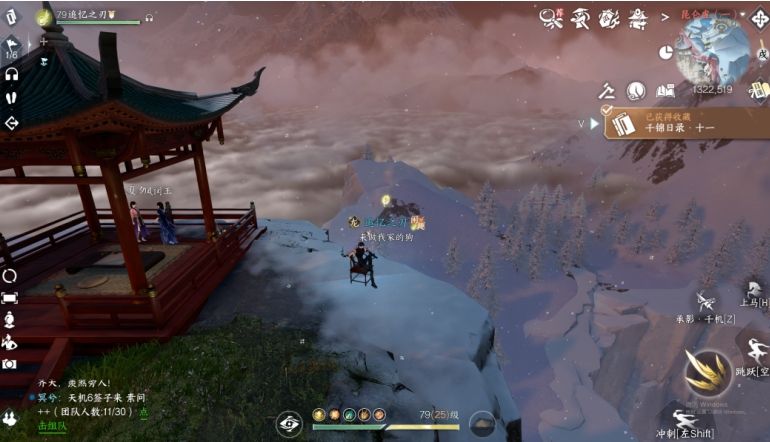770x442 pixels.
Task: Open the round swirl icon near hammer
Action: [635, 91]
